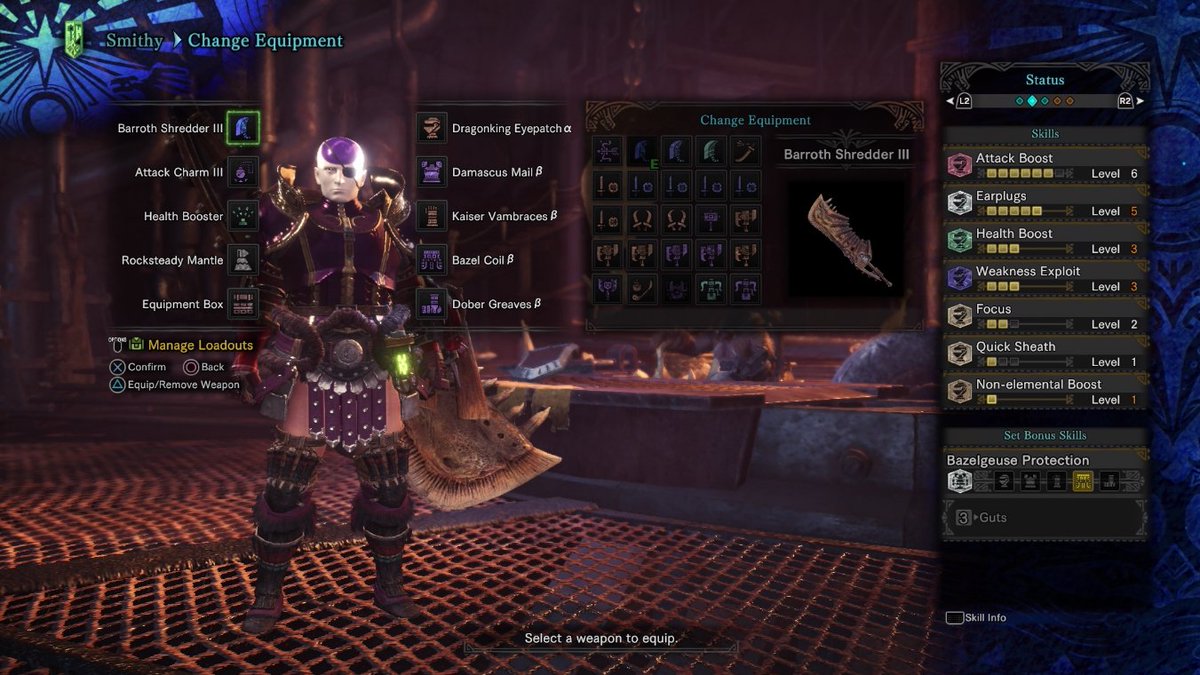Image resolution: width=1200 pixels, height=675 pixels.
Task: Choose the Damascus Mail chest slot
Action: click(x=432, y=172)
